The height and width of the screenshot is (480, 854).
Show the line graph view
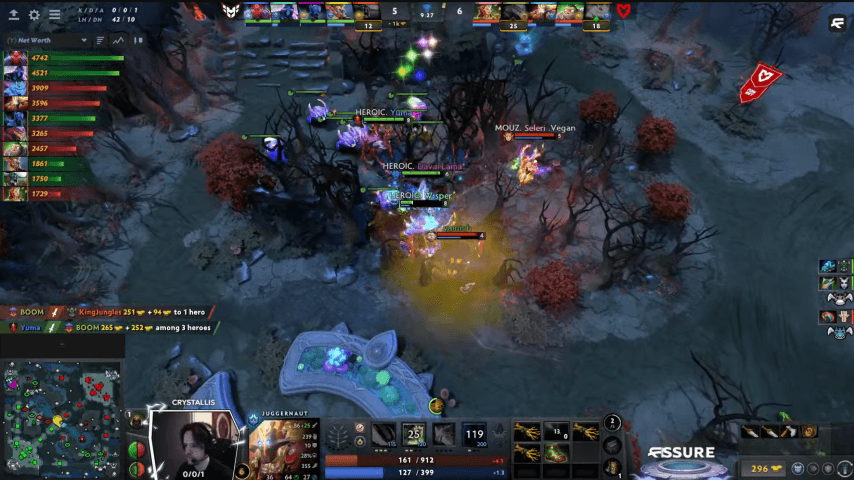[118, 41]
